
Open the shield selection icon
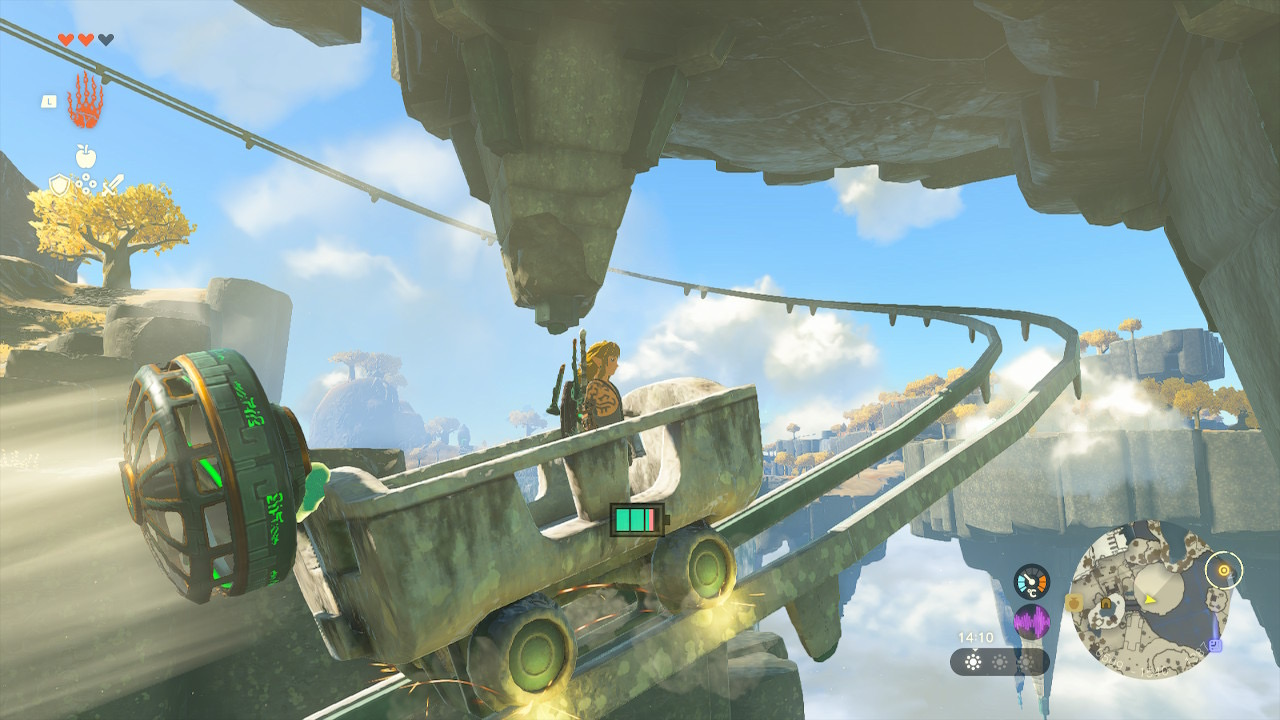point(59,184)
